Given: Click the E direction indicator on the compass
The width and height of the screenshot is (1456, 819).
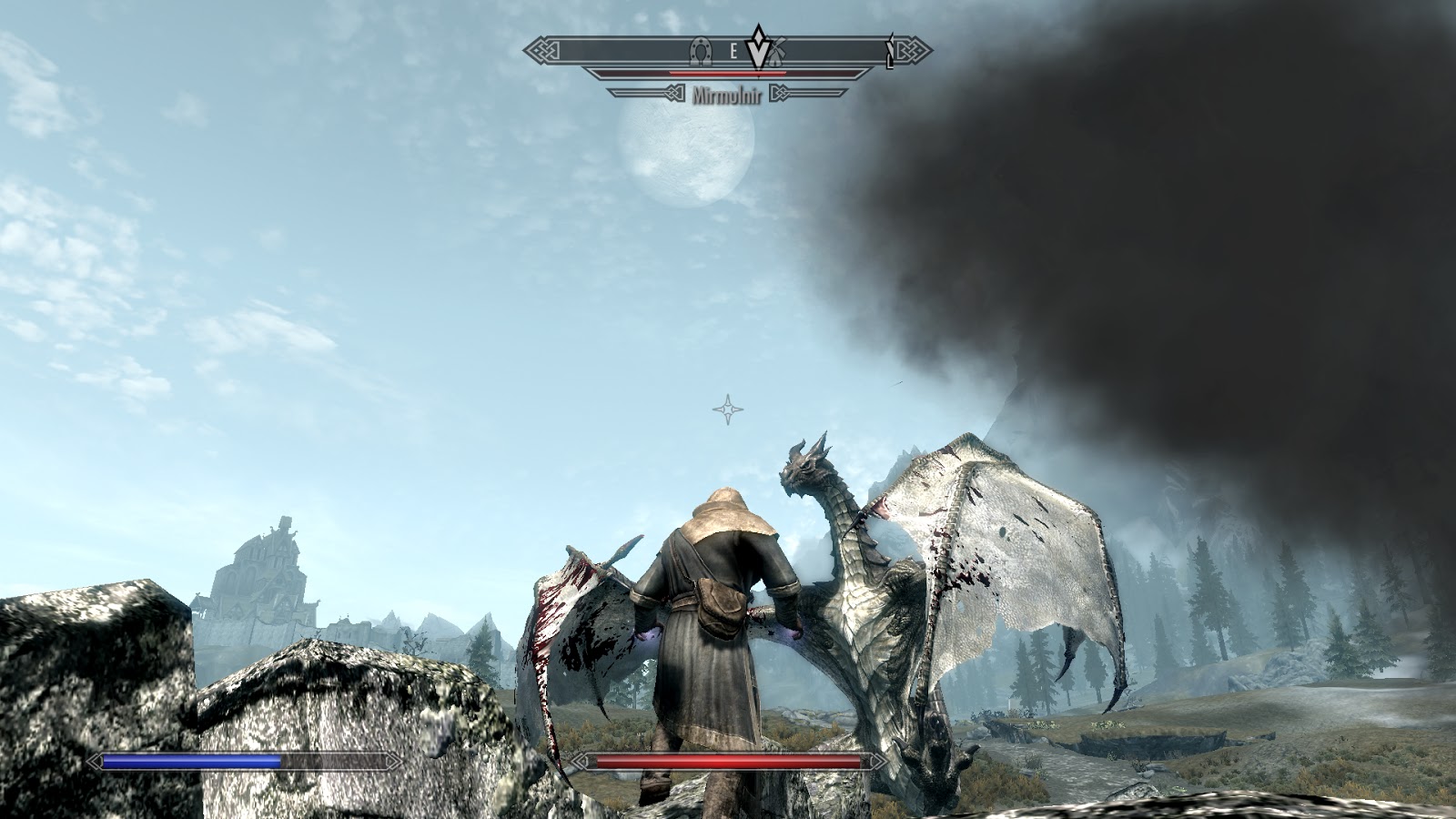Looking at the screenshot, I should click(733, 50).
